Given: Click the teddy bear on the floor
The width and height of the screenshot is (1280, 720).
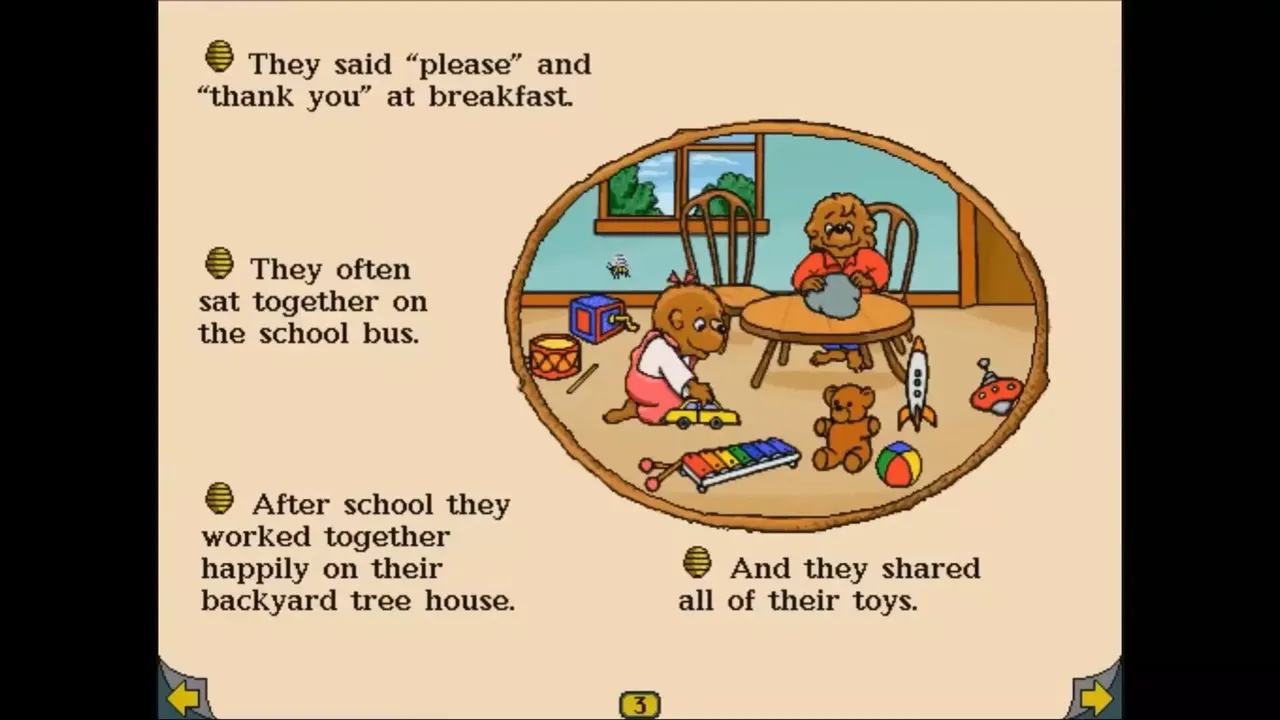Looking at the screenshot, I should [845, 428].
